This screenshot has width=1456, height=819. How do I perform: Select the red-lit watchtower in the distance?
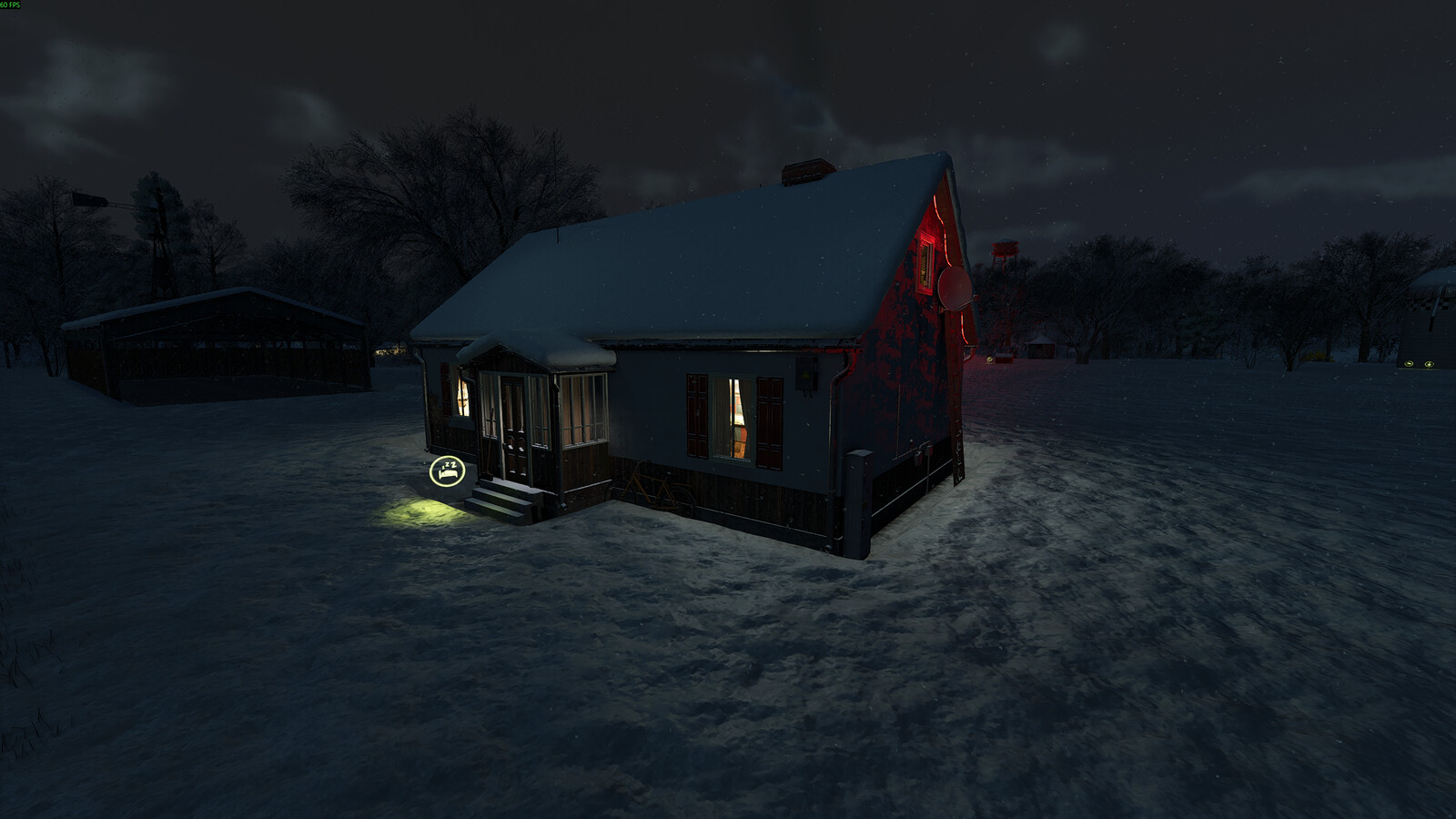point(1005,250)
